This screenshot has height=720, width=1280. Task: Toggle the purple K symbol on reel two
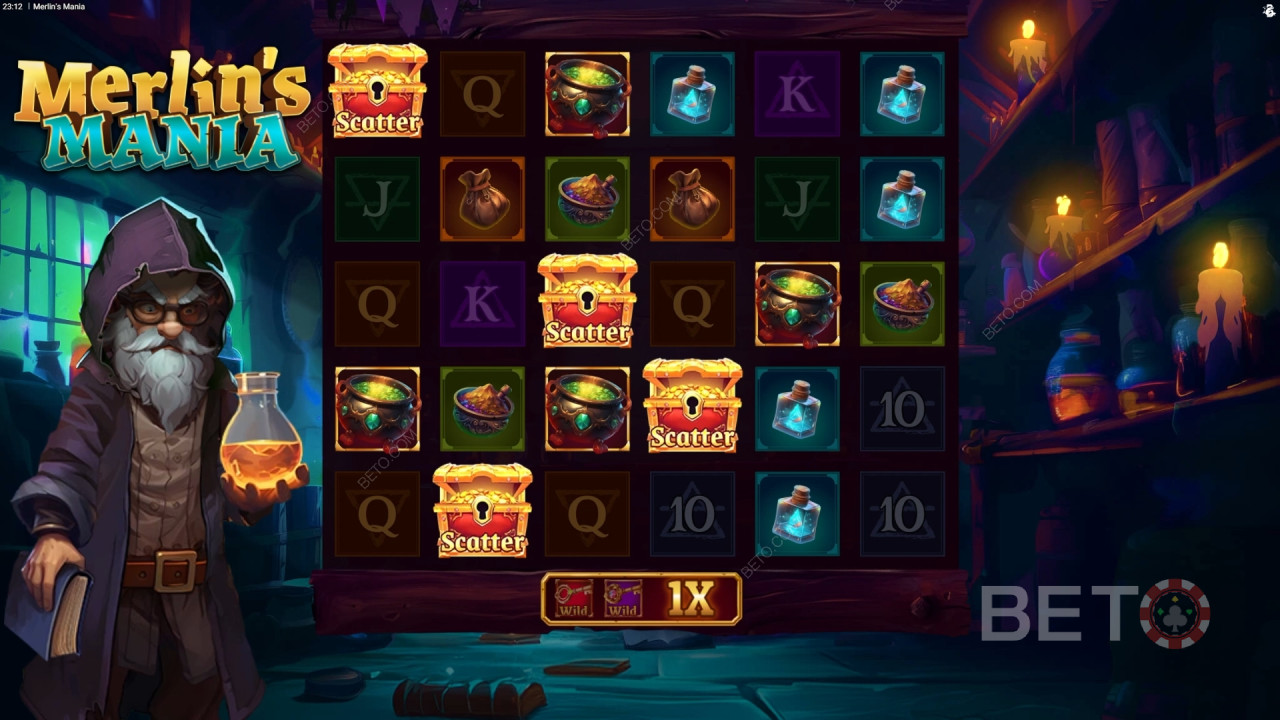pos(483,303)
